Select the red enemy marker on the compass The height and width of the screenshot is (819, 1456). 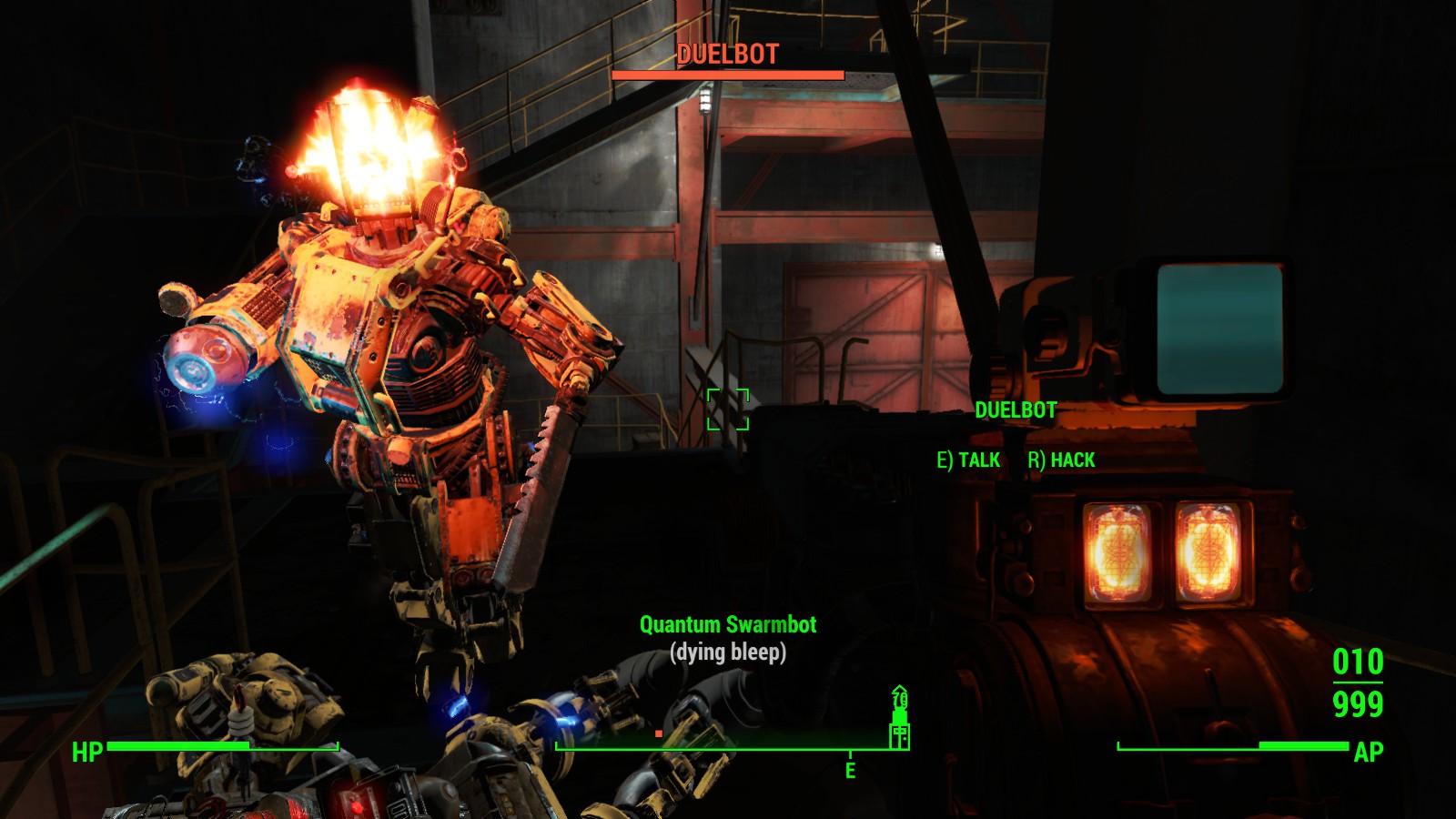(x=659, y=733)
